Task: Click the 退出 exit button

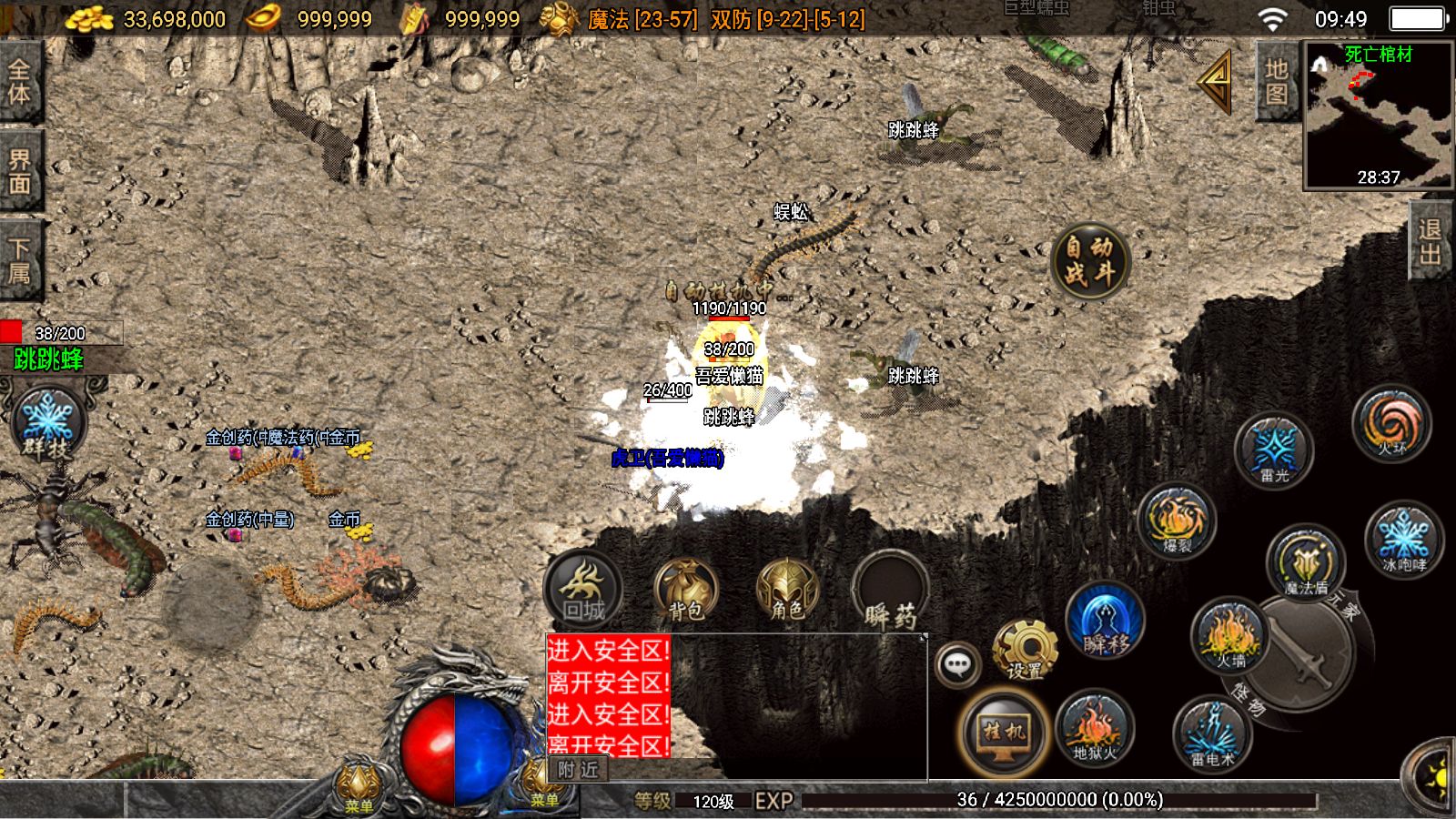Action: click(x=1431, y=241)
